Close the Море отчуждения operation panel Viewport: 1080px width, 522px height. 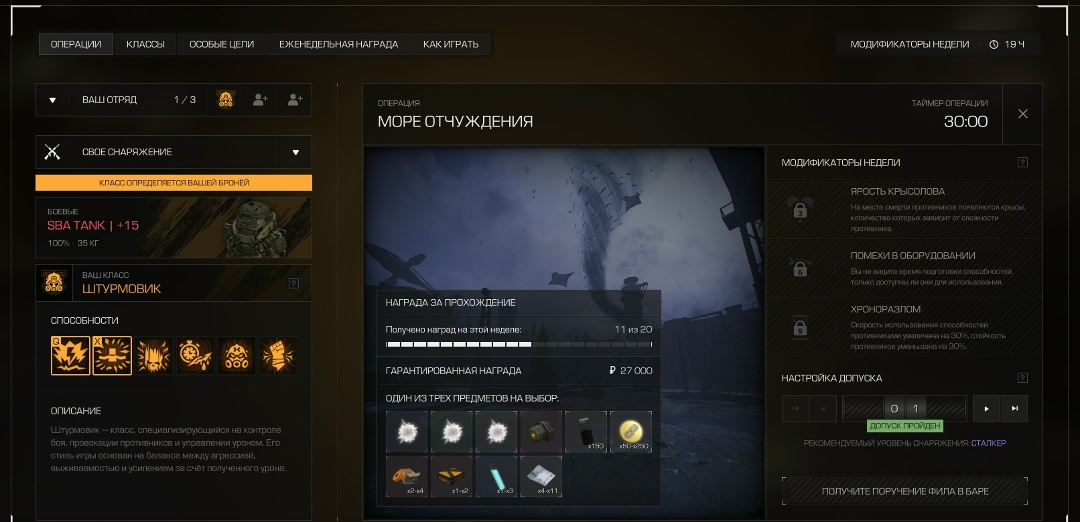click(1023, 114)
